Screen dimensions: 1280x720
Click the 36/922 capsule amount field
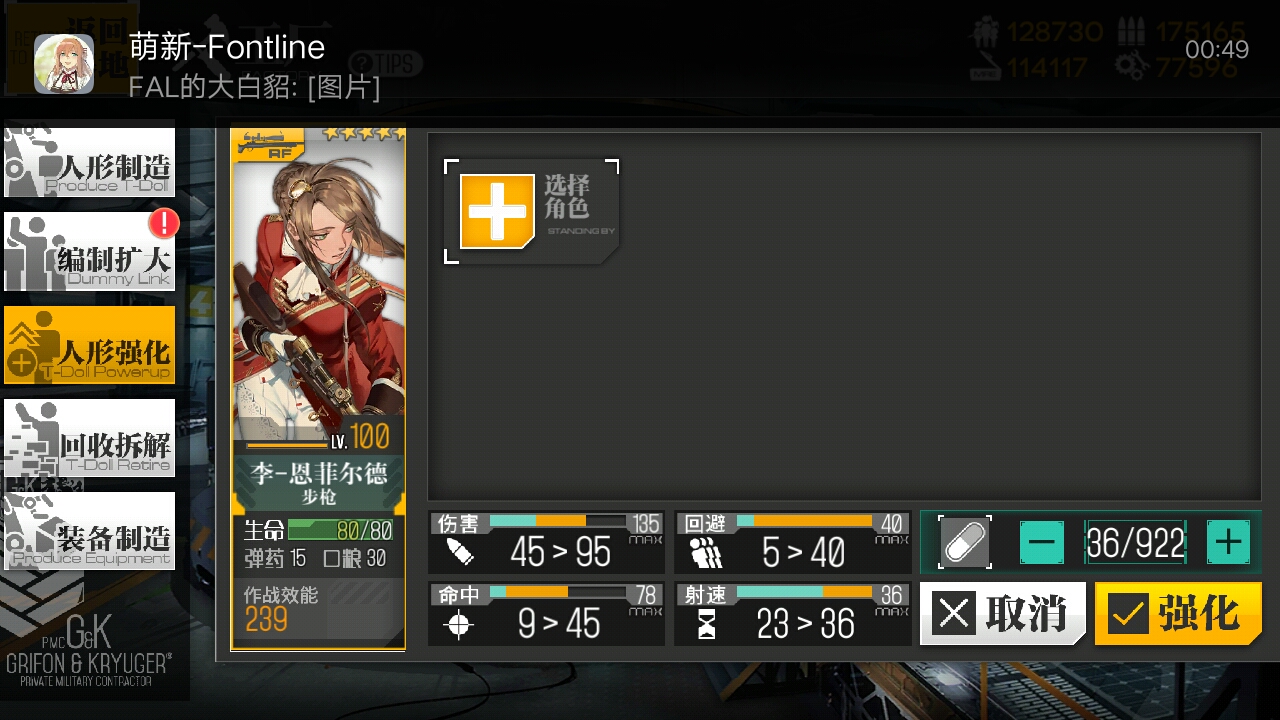click(x=1135, y=543)
